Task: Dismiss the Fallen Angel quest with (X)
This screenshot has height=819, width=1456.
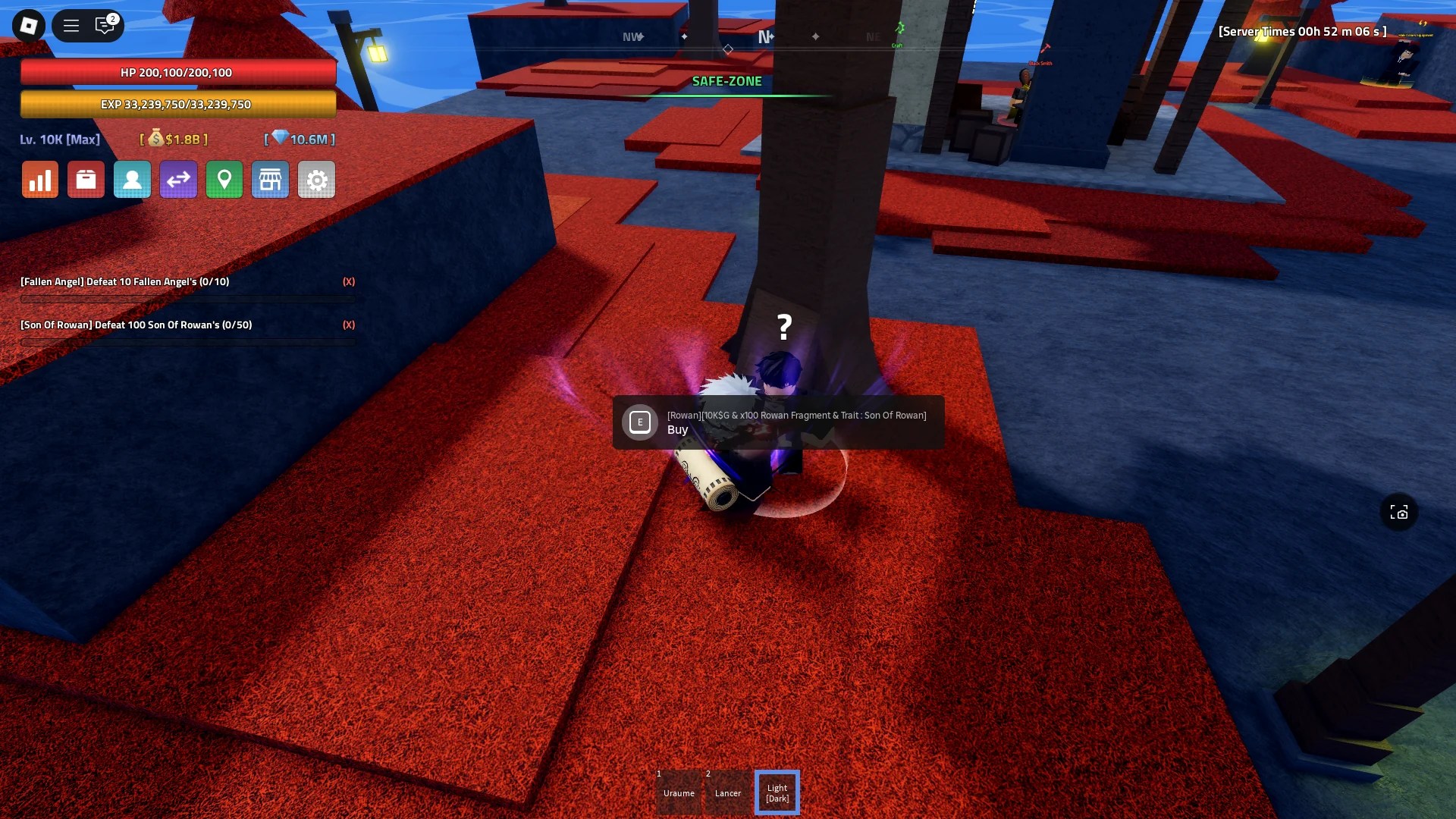Action: click(349, 281)
